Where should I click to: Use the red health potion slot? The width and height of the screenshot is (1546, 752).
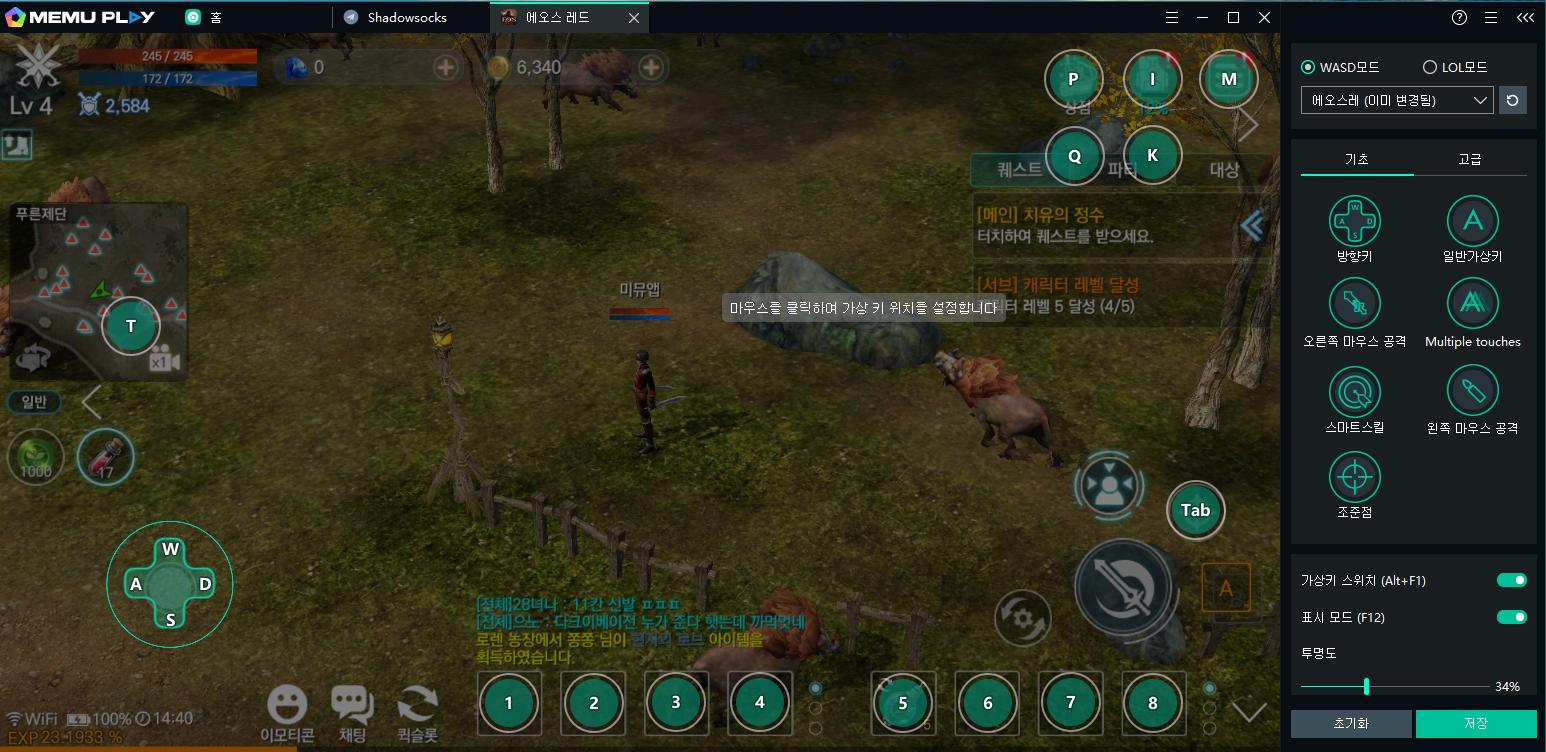click(105, 457)
